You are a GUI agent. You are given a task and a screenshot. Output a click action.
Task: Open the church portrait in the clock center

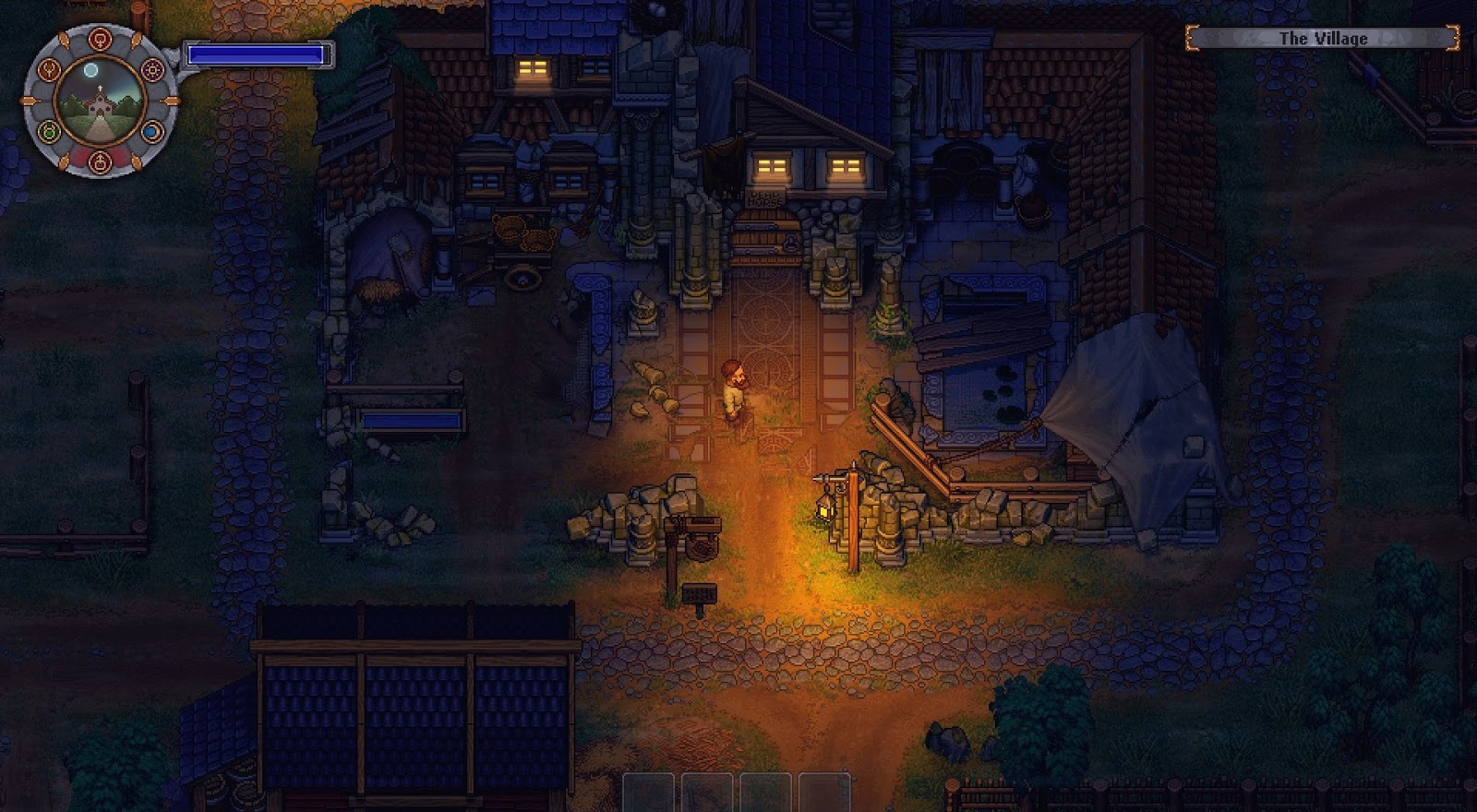click(x=100, y=103)
